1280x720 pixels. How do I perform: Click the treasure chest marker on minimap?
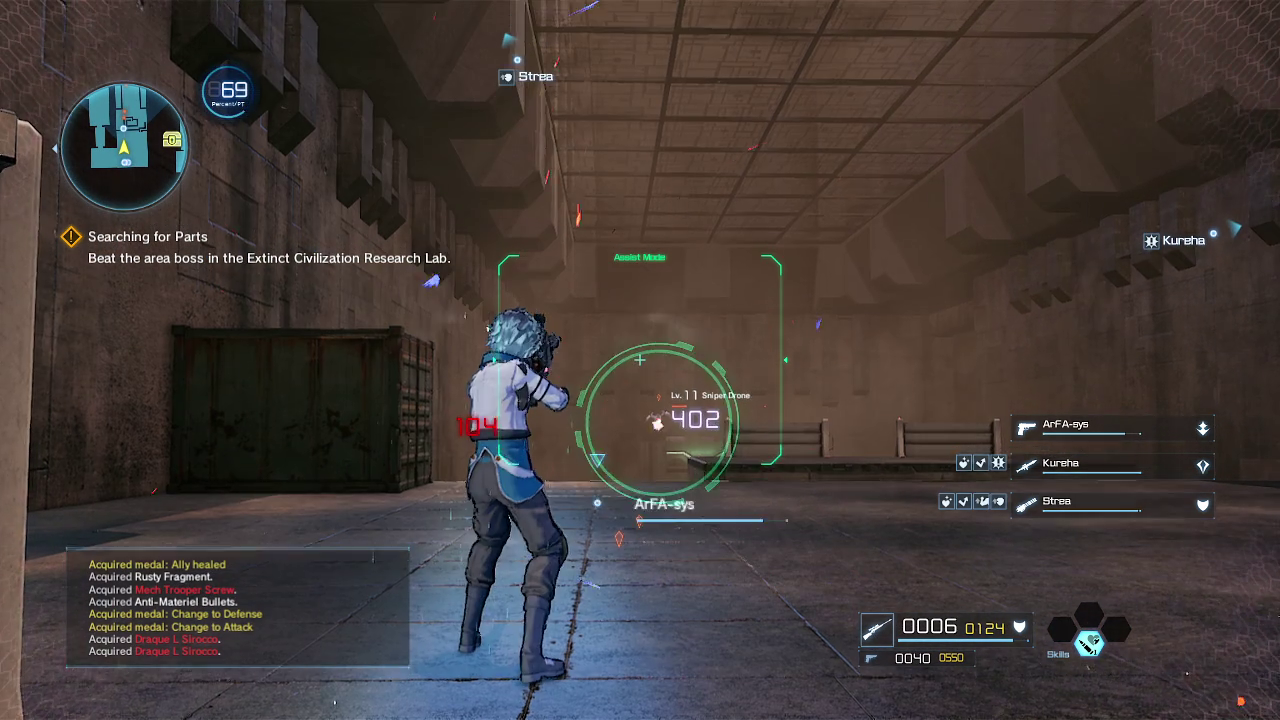172,140
